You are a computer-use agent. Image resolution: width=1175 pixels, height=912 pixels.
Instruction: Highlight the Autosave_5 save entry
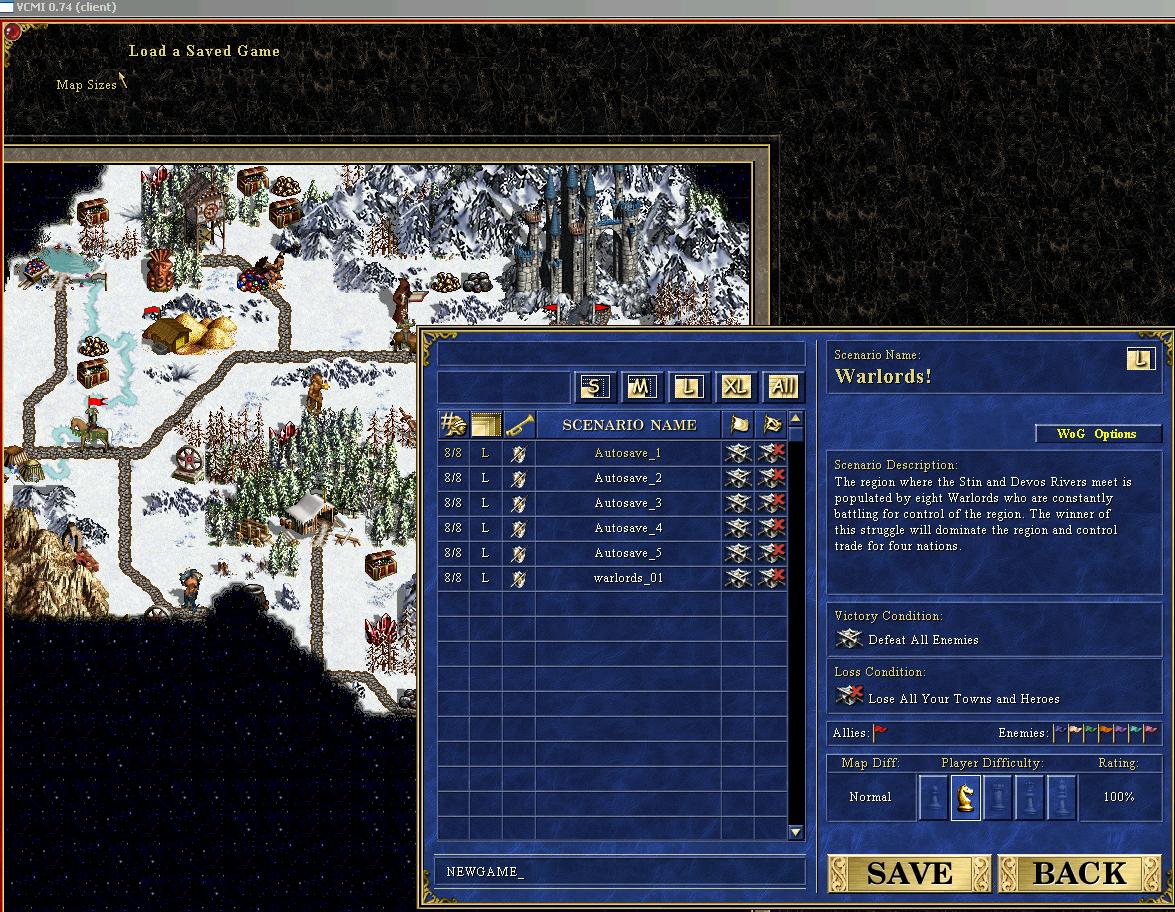tap(628, 553)
